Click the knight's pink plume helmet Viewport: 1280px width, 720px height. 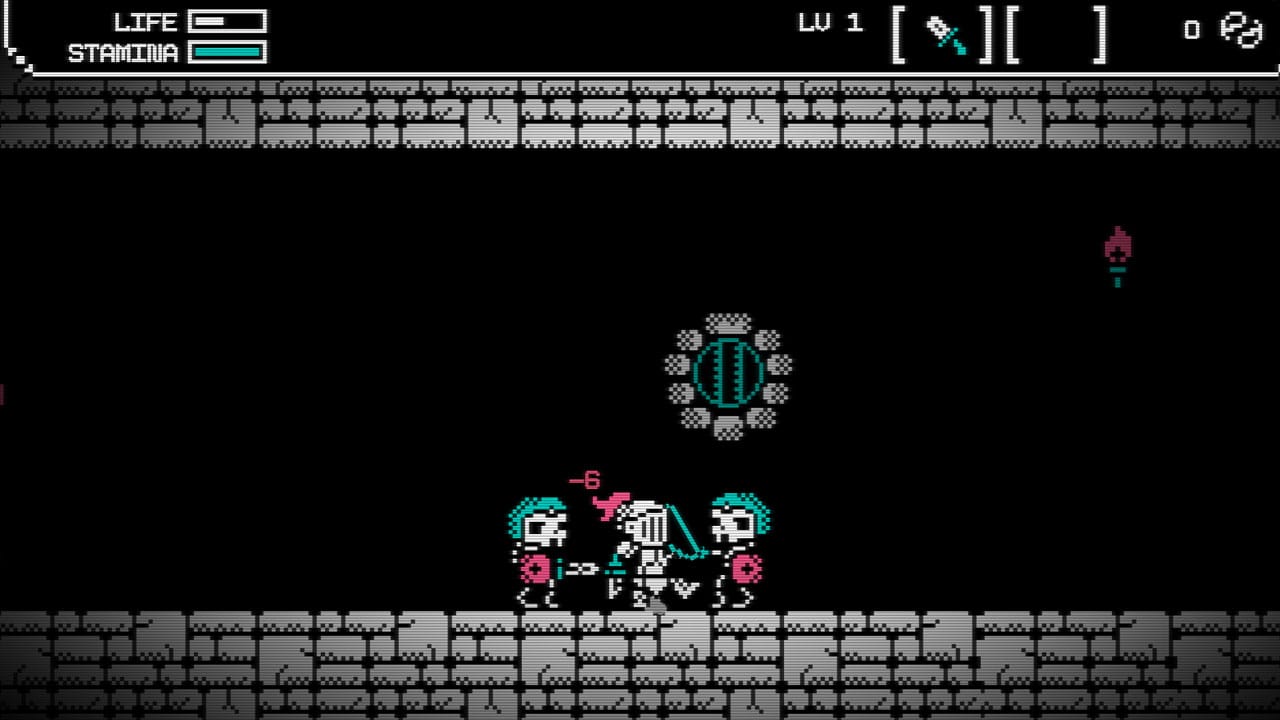pyautogui.click(x=614, y=502)
